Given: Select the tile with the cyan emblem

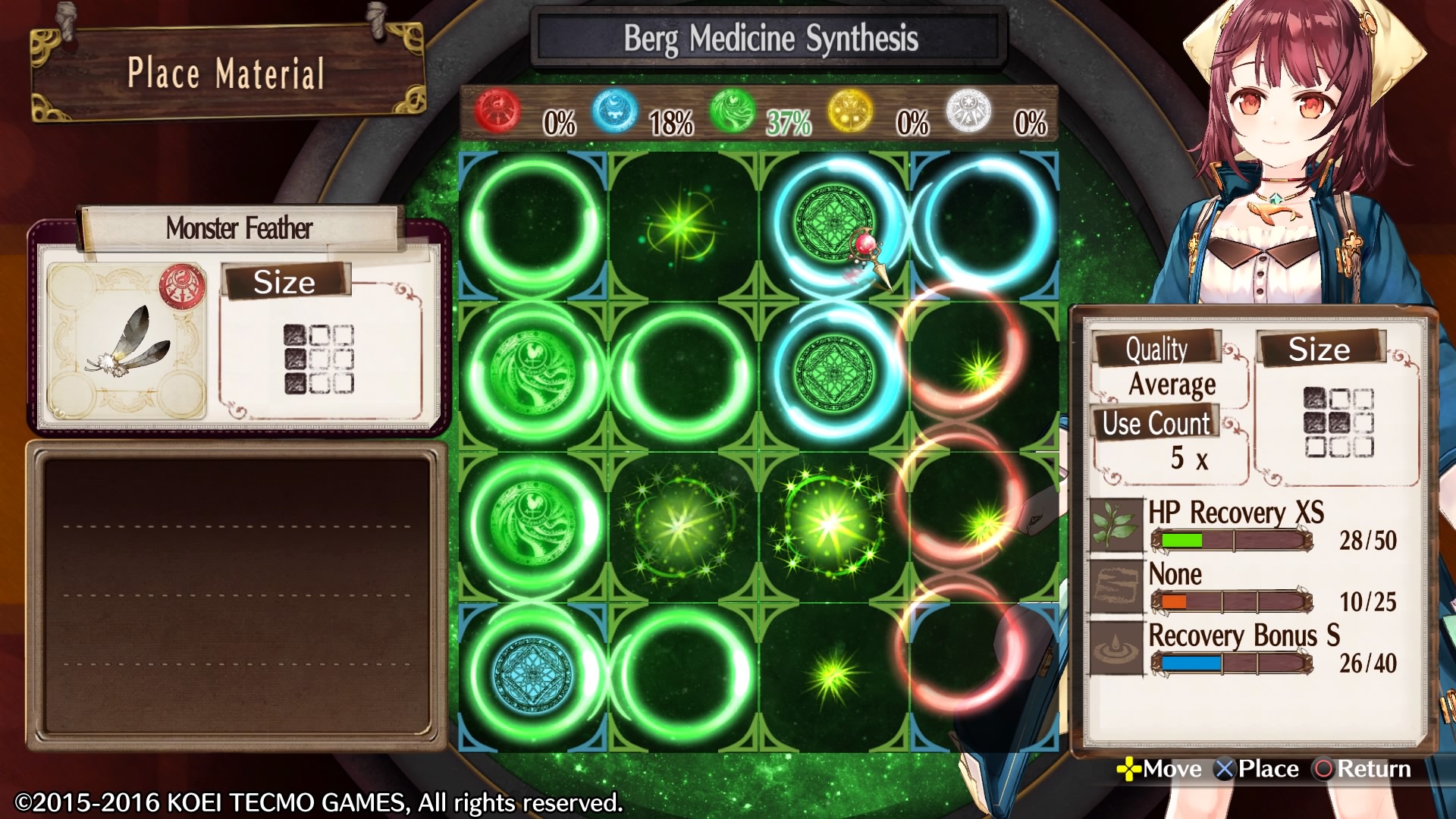Looking at the screenshot, I should click(533, 675).
